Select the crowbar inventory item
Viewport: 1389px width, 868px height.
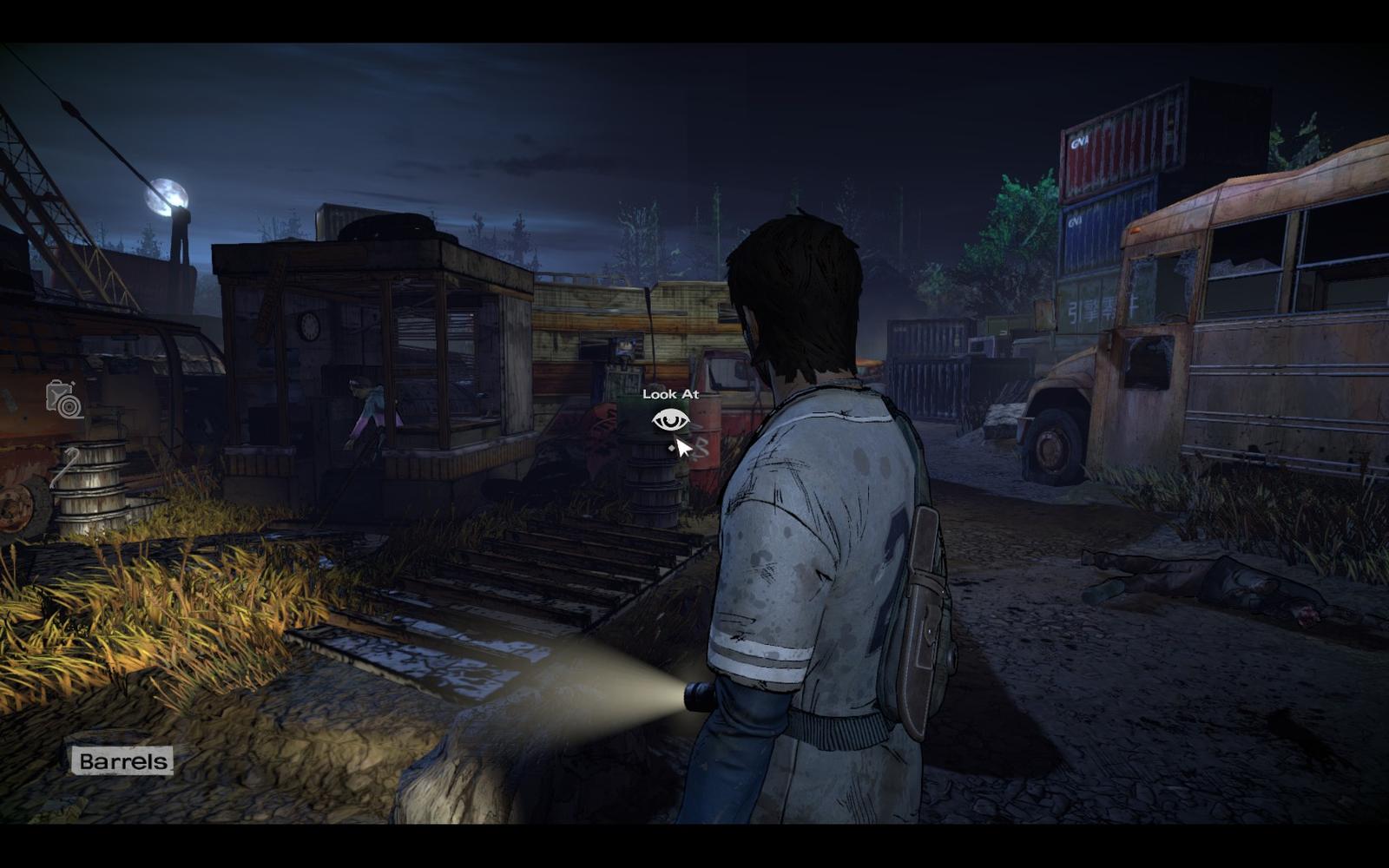(64, 467)
